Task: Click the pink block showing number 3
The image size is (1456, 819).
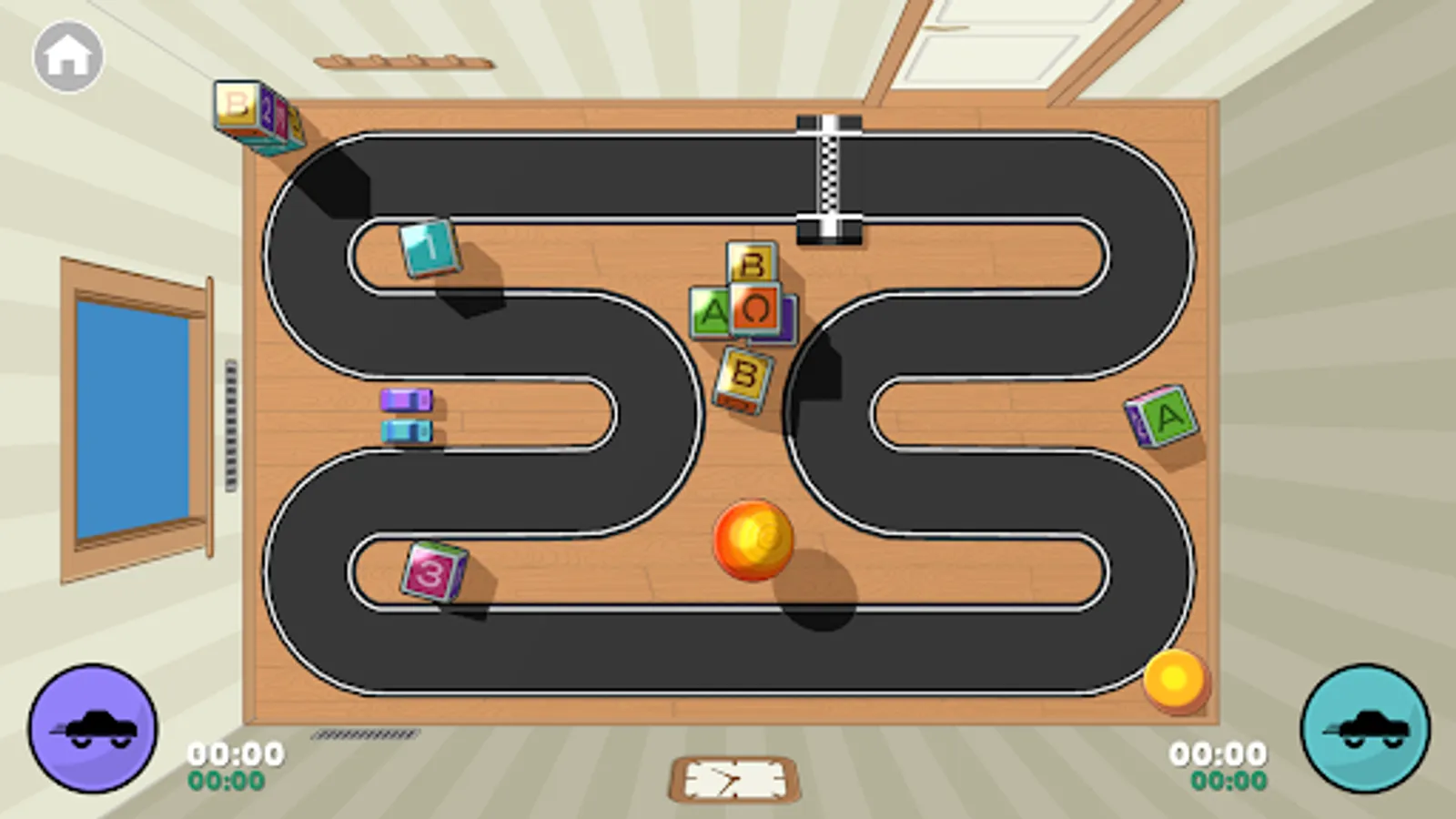Action: [x=428, y=571]
